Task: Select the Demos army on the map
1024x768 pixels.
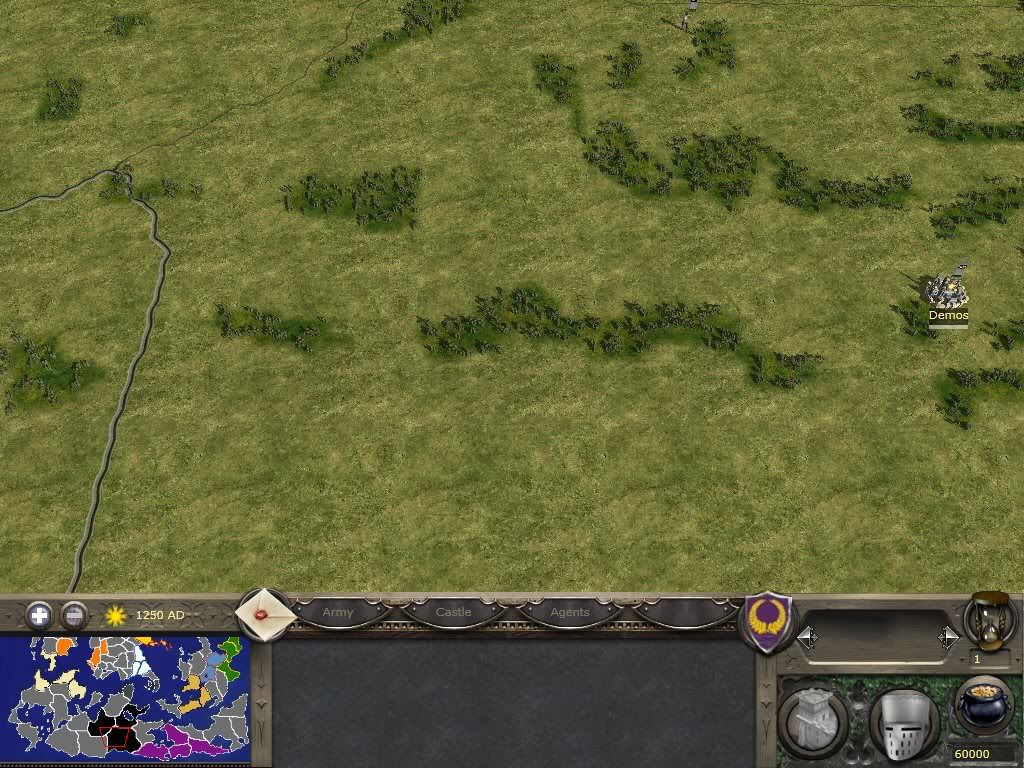Action: click(x=946, y=292)
